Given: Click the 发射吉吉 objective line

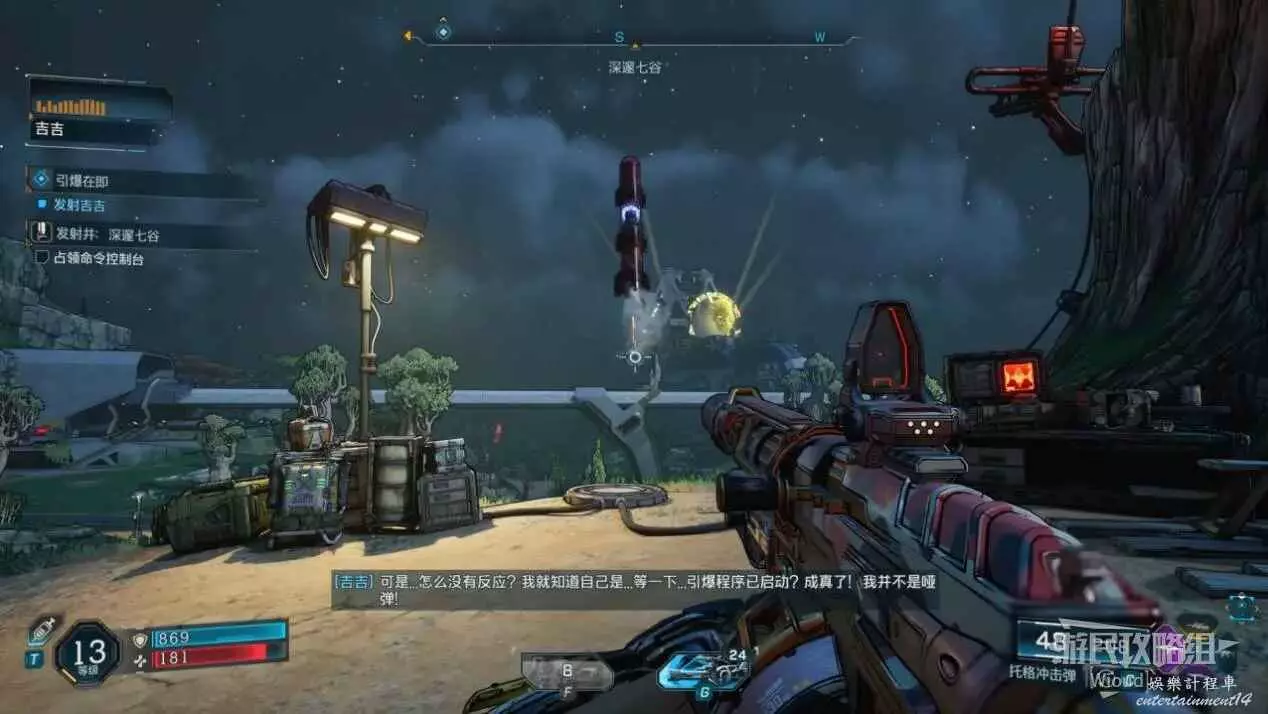Looking at the screenshot, I should [79, 205].
